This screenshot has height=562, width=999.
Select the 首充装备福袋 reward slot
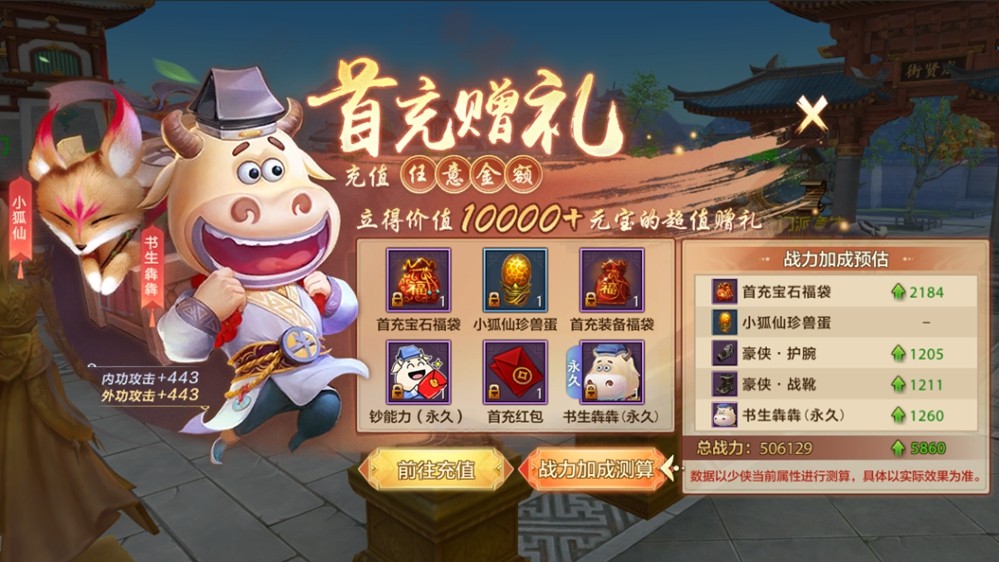(x=612, y=280)
